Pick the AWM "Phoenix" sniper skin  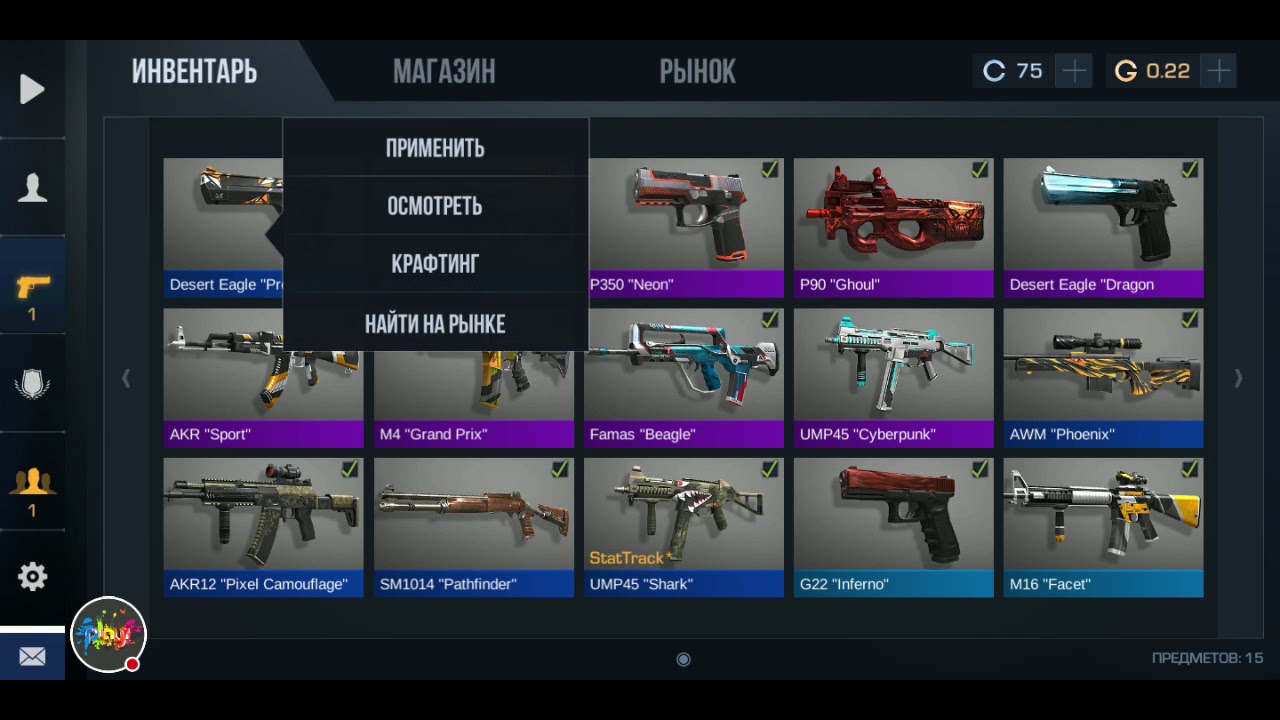coord(1103,377)
